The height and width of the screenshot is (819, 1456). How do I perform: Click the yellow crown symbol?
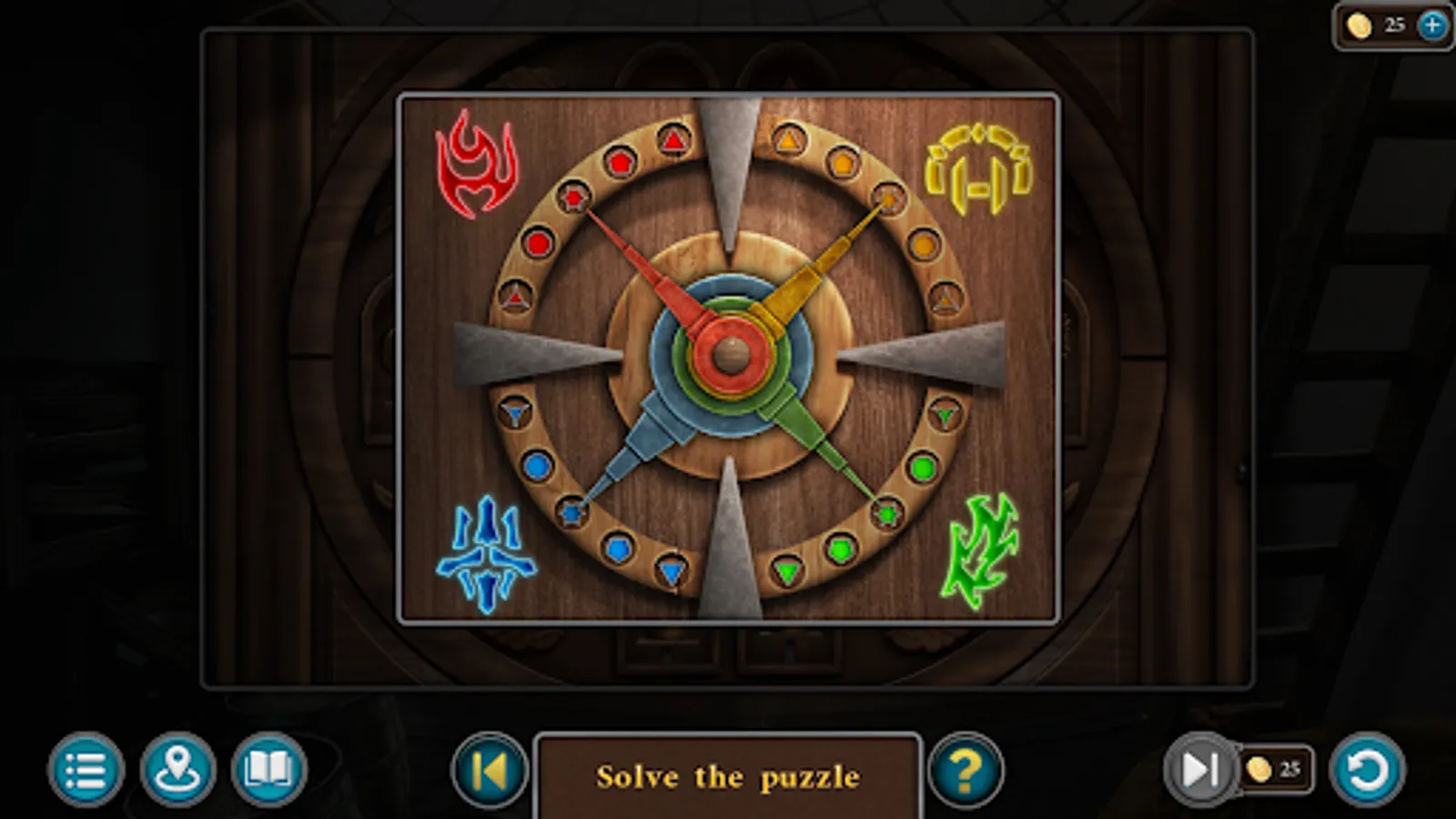(x=976, y=167)
